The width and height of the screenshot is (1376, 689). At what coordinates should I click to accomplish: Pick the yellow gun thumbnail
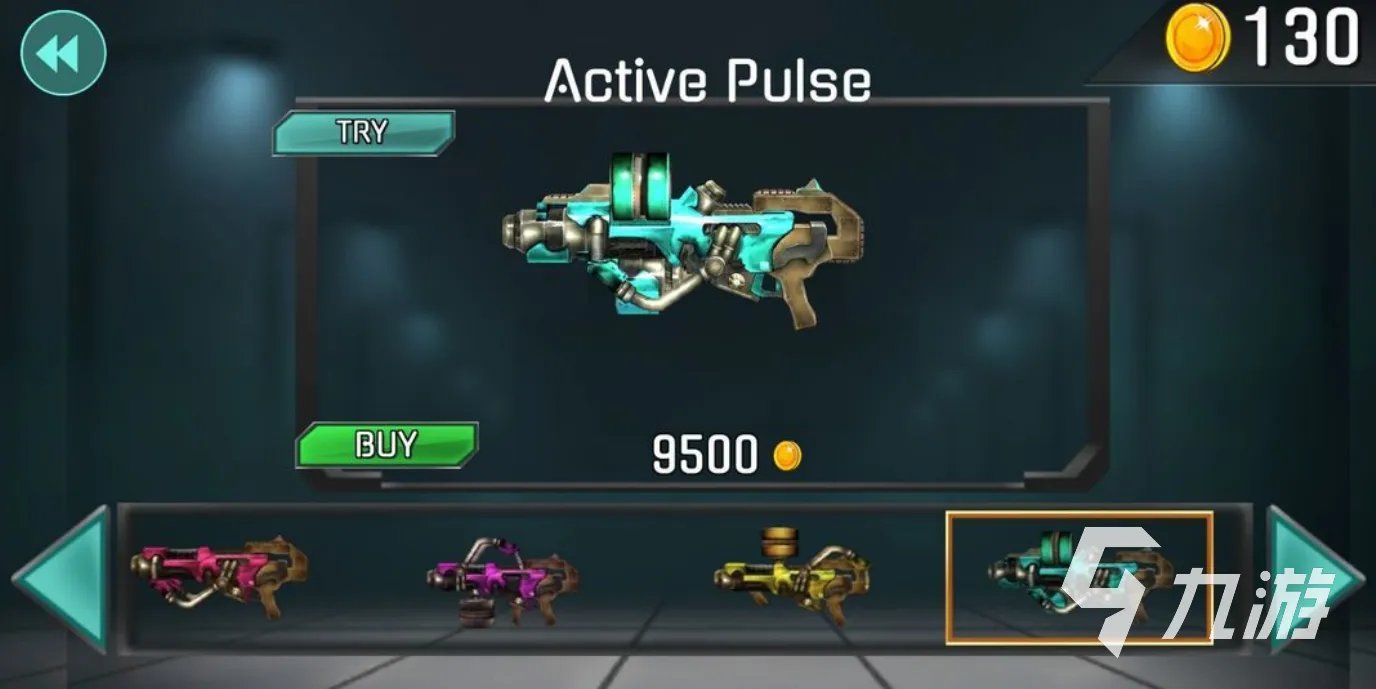[x=790, y=575]
